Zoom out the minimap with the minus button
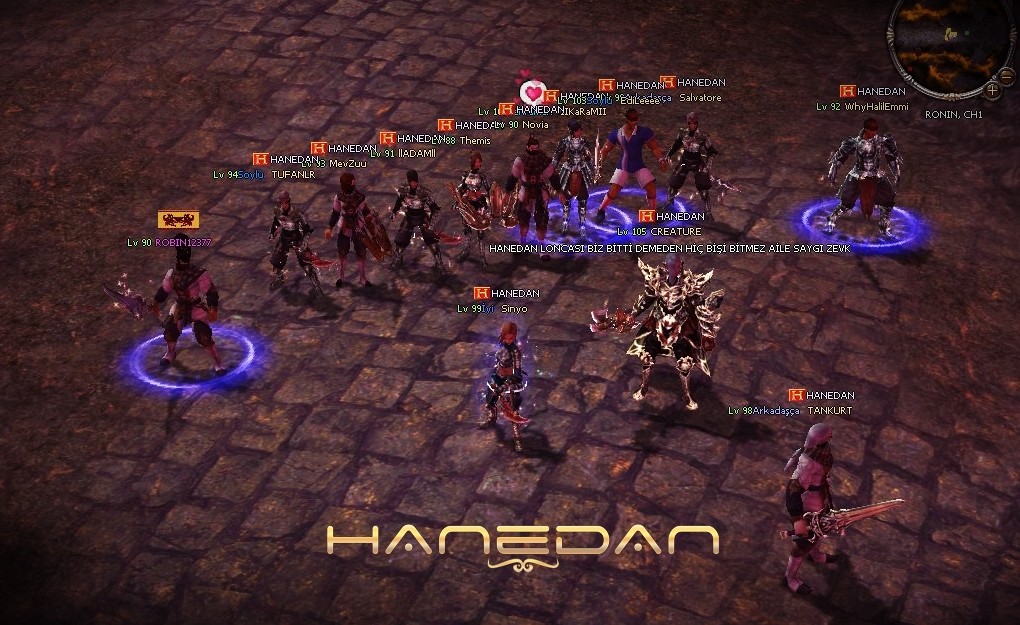This screenshot has width=1020, height=625. click(x=1007, y=75)
